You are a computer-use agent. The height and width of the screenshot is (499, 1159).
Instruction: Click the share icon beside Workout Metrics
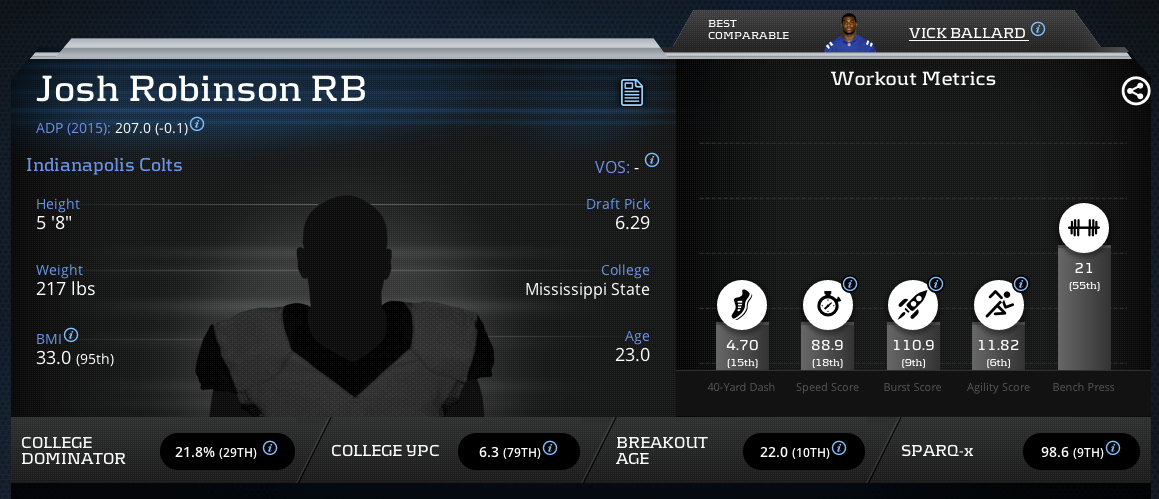tap(1135, 92)
